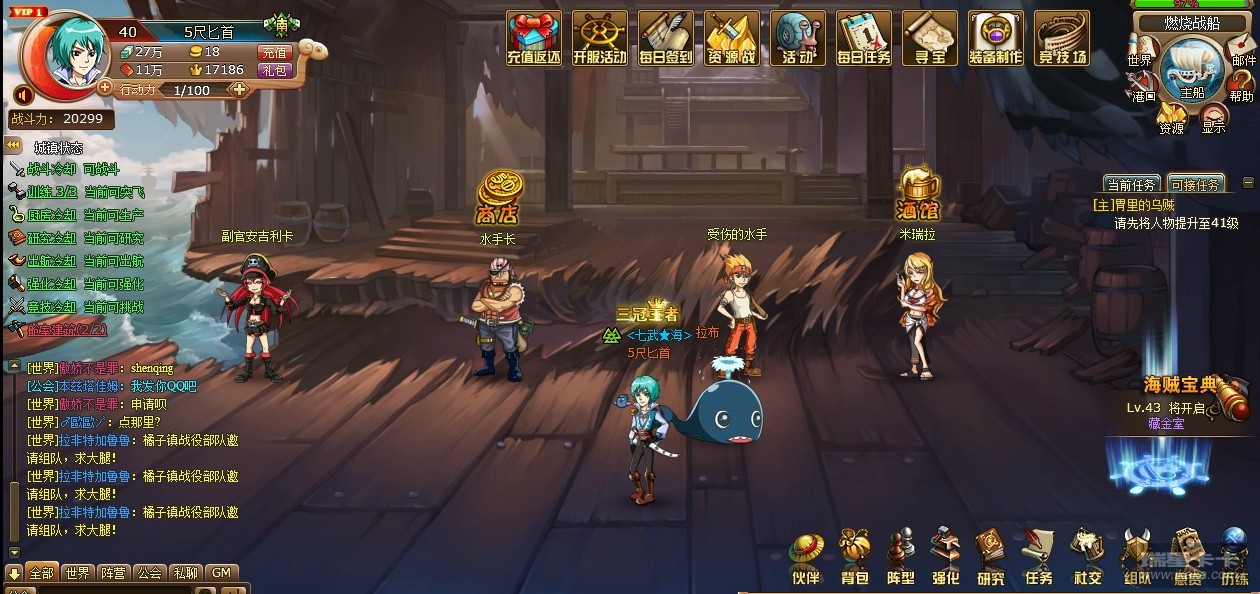This screenshot has height=594, width=1260.
Task: Select the 公会 guild chat tab
Action: [x=149, y=573]
